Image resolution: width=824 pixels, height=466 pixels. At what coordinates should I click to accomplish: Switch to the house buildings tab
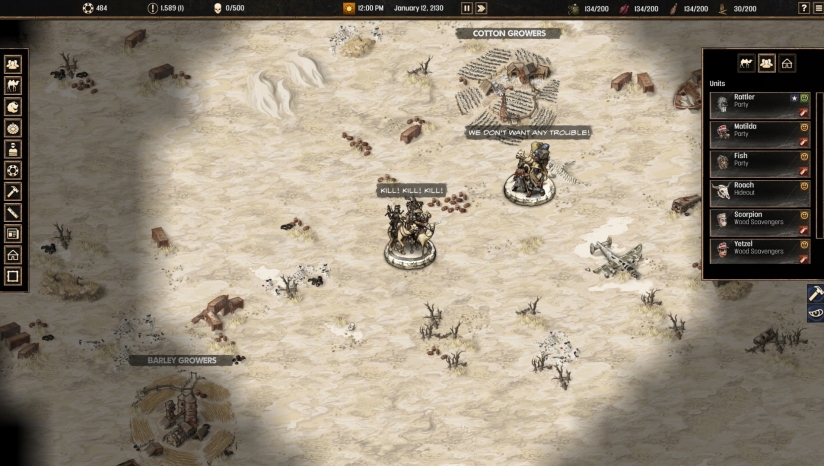tap(787, 63)
